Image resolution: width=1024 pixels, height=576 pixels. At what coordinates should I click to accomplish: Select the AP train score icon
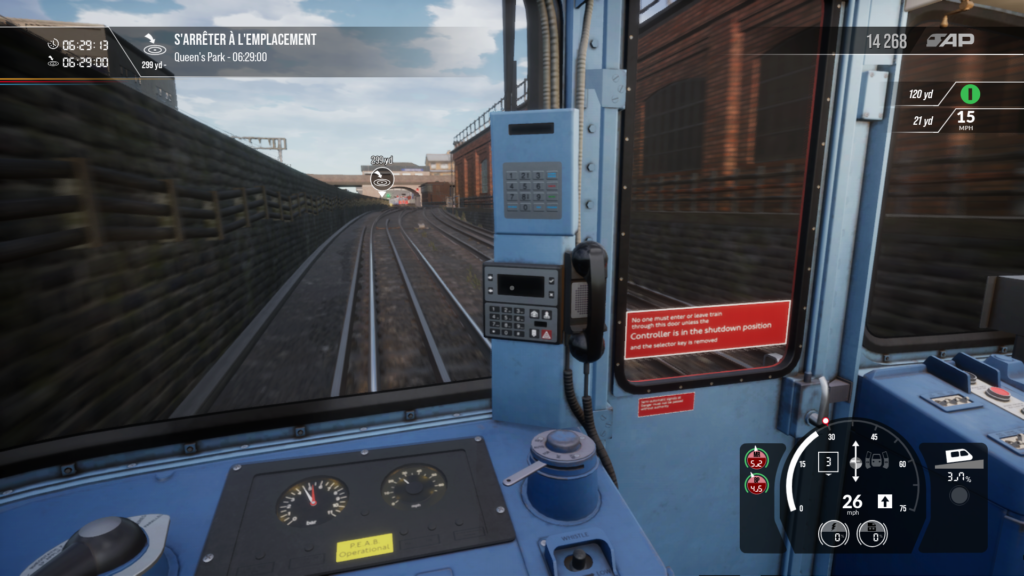949,40
